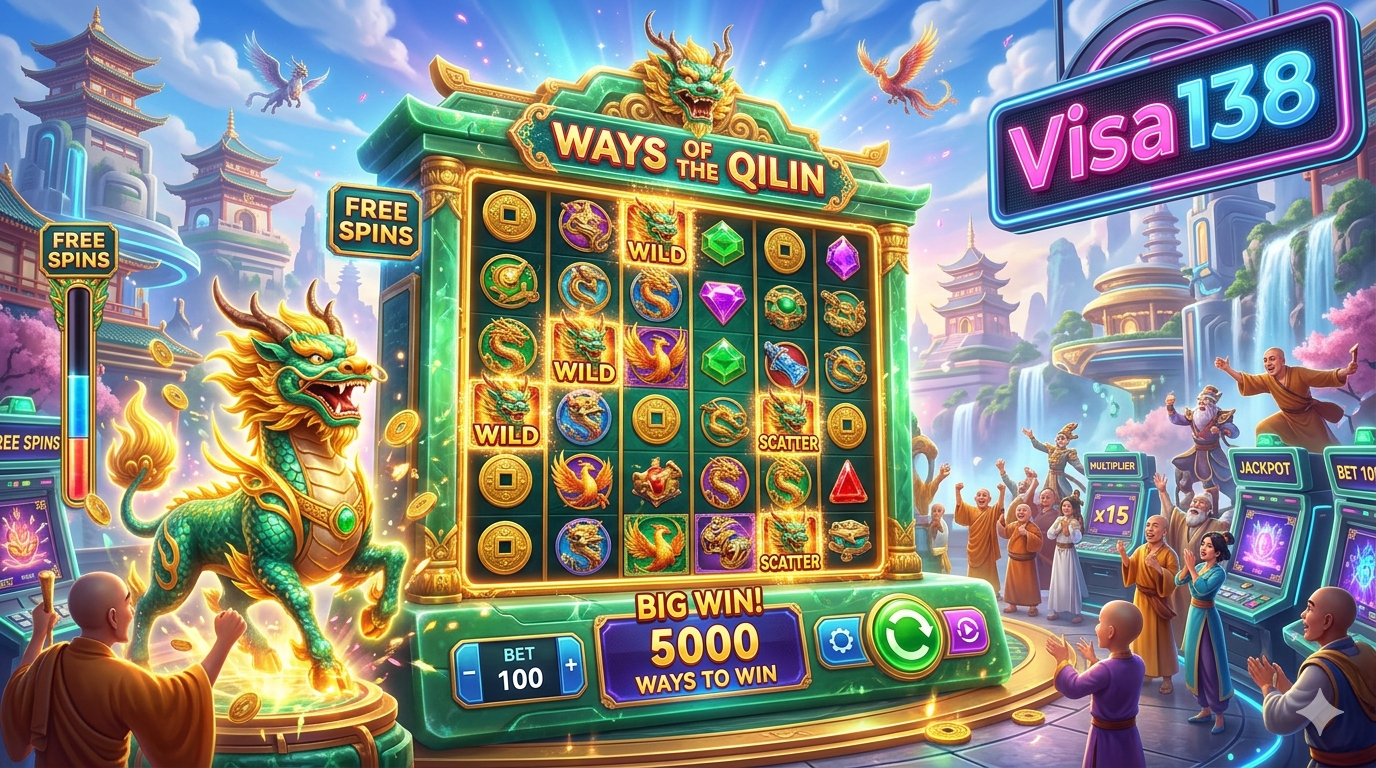This screenshot has width=1376, height=768.
Task: Spin the reels with the green button
Action: 906,636
